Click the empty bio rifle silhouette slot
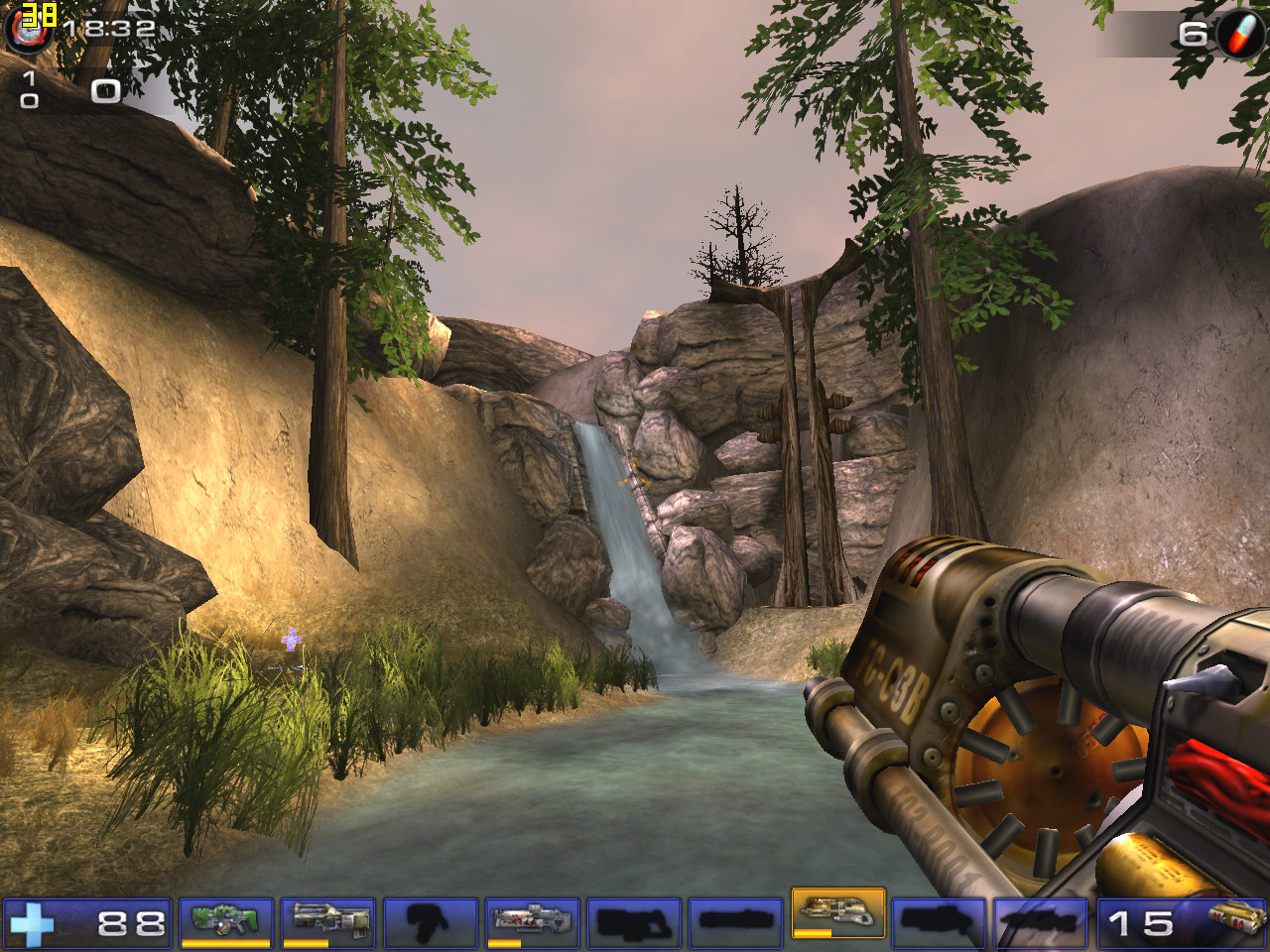The height and width of the screenshot is (952, 1270). (431, 922)
